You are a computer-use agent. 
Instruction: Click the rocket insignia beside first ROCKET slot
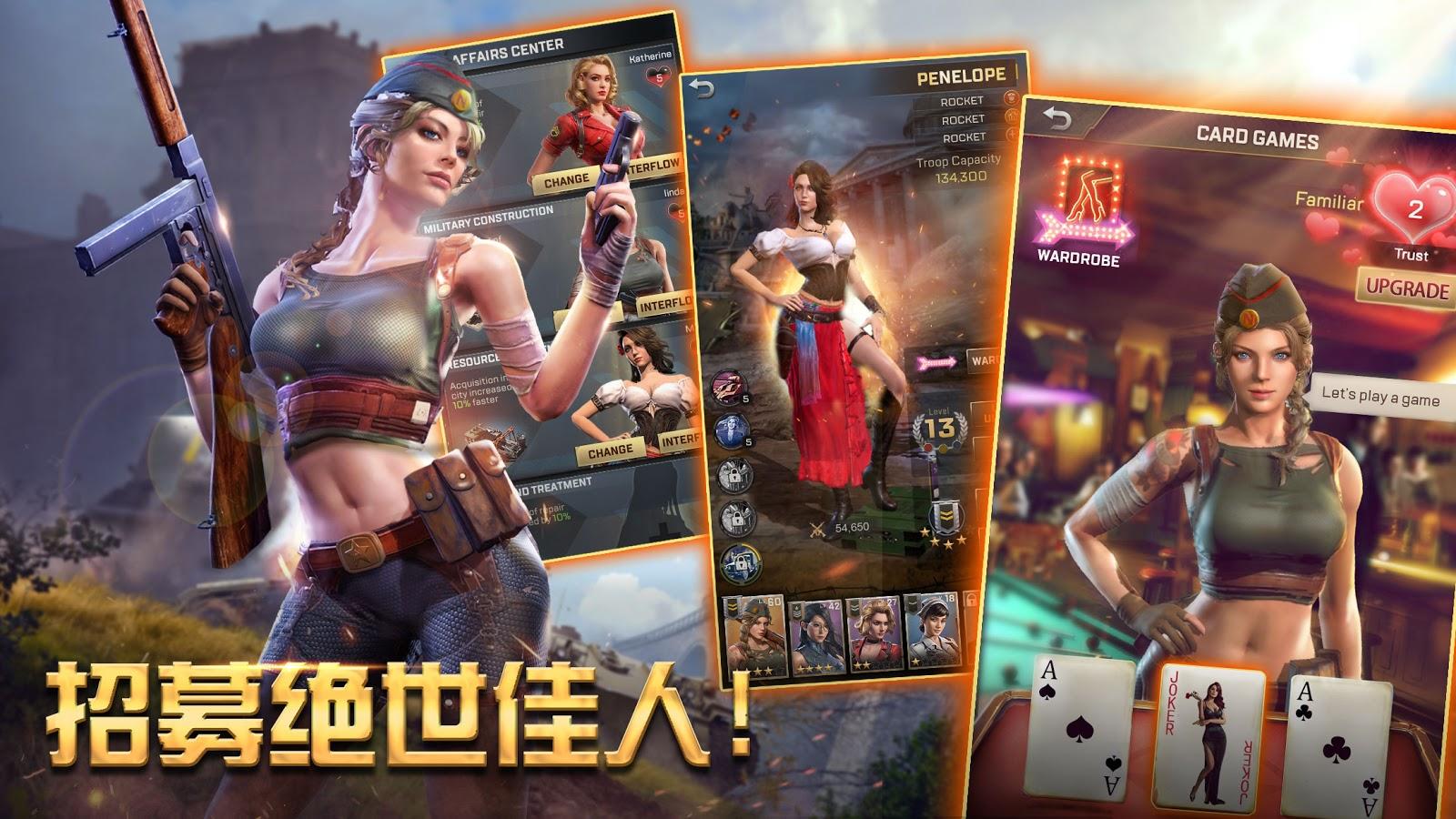pos(1011,98)
